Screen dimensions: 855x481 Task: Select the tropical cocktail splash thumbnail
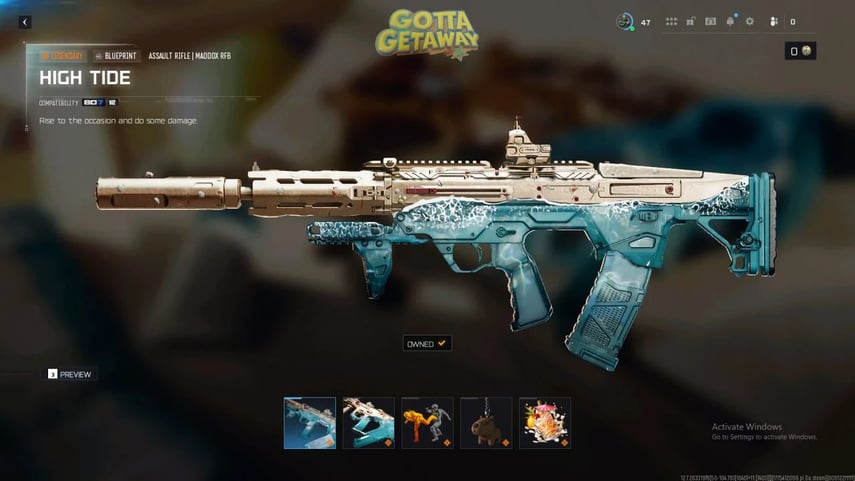545,423
